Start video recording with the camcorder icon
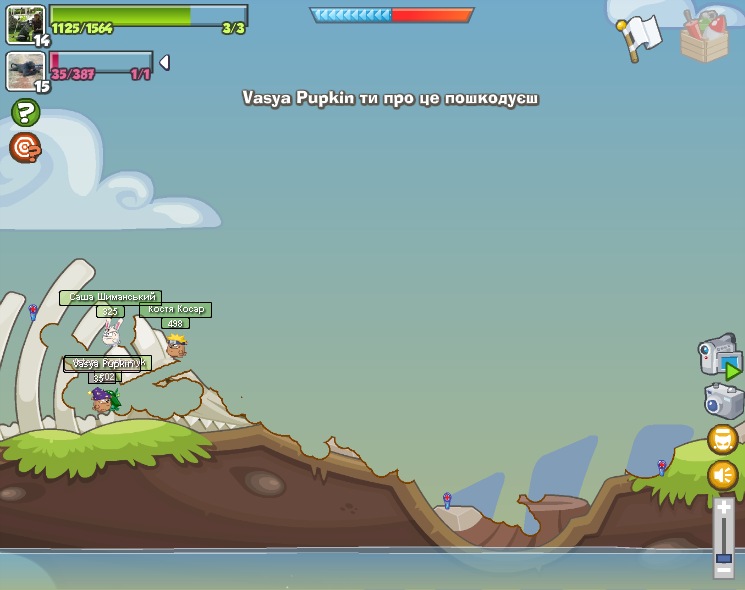Image resolution: width=745 pixels, height=590 pixels. click(x=719, y=357)
